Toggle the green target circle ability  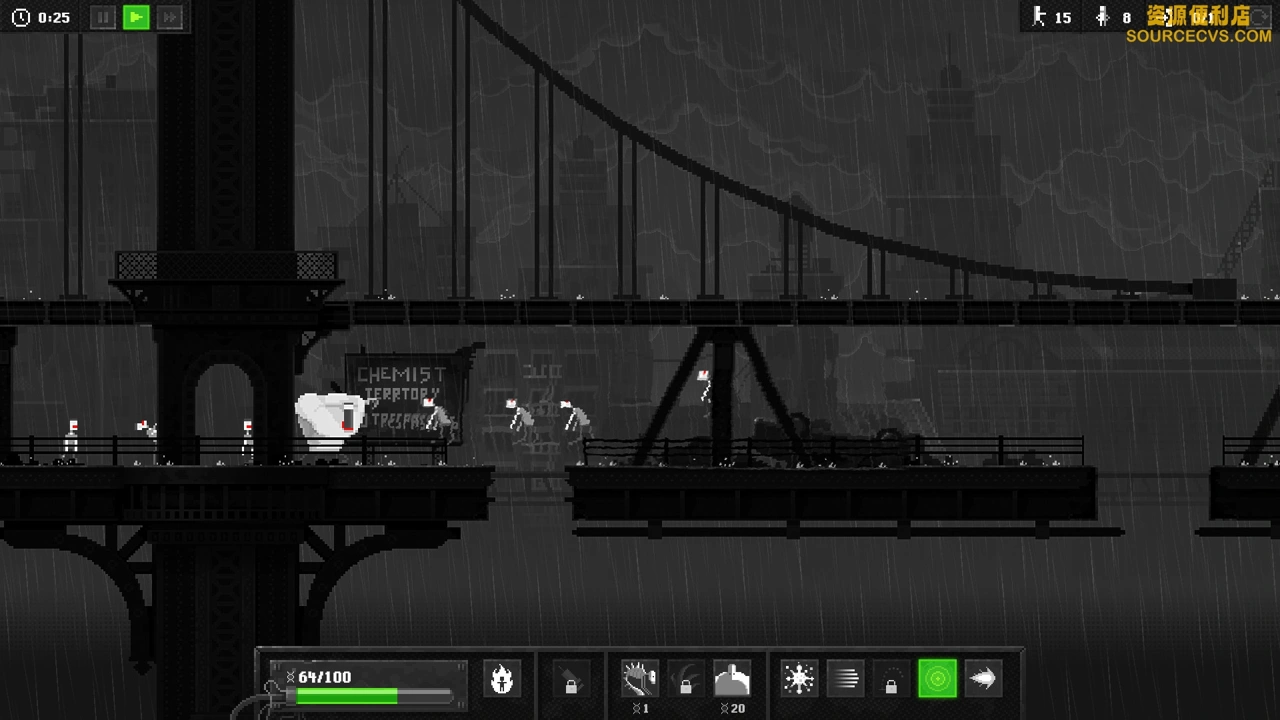(937, 679)
